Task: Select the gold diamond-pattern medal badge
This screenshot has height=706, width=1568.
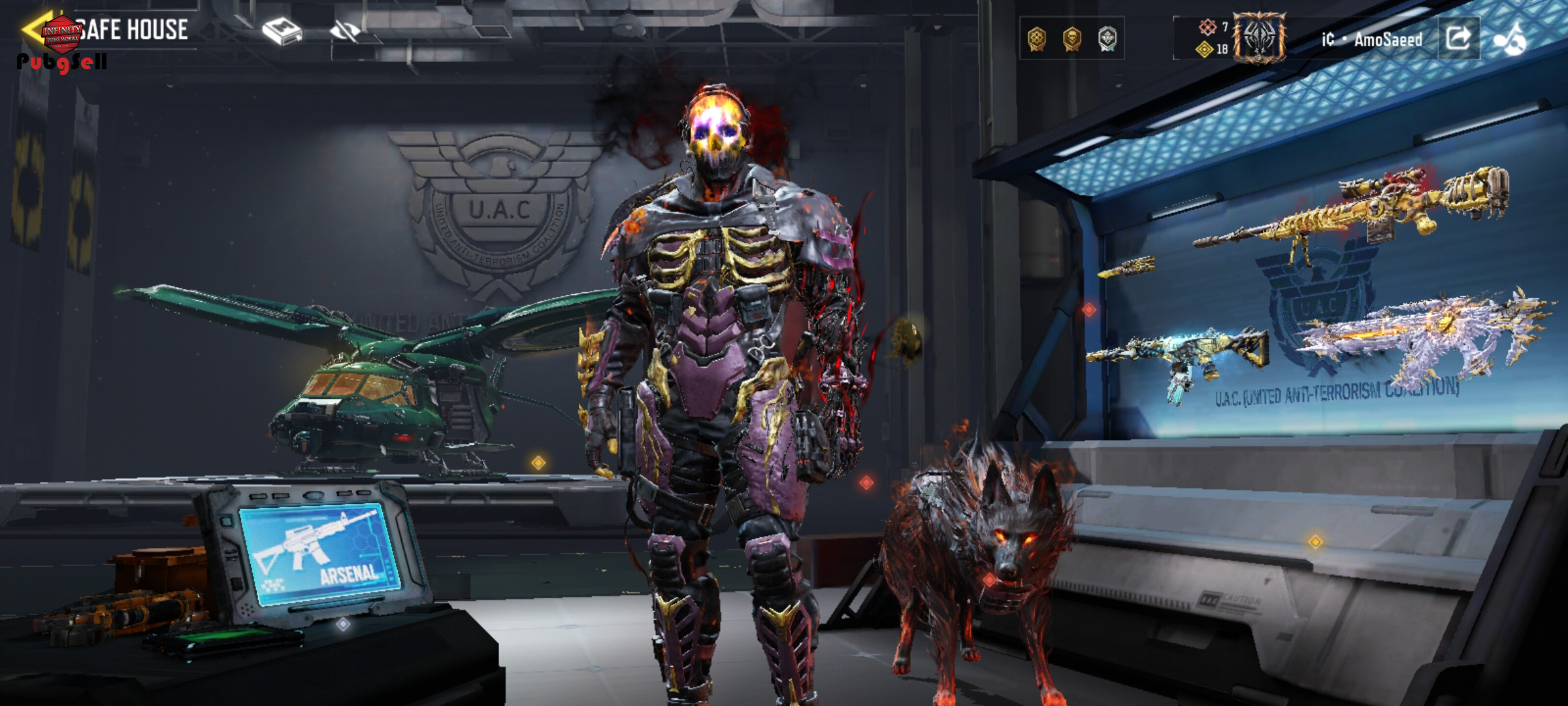Action: 1037,39
